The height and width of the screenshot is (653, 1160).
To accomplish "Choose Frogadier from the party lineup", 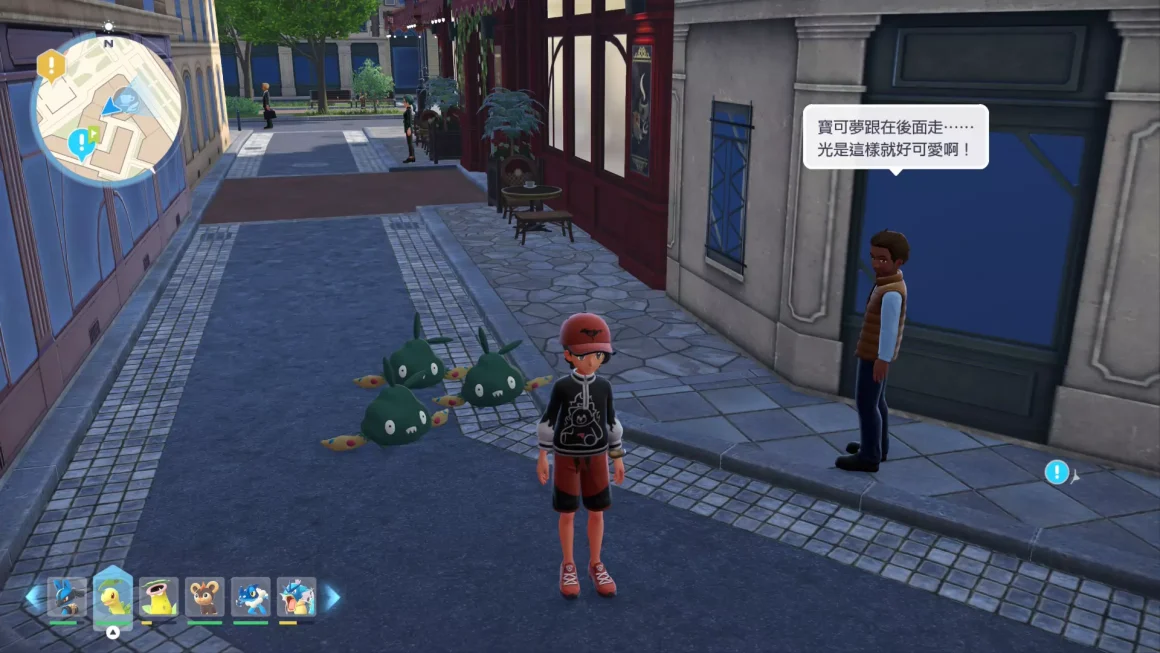I will [x=251, y=597].
